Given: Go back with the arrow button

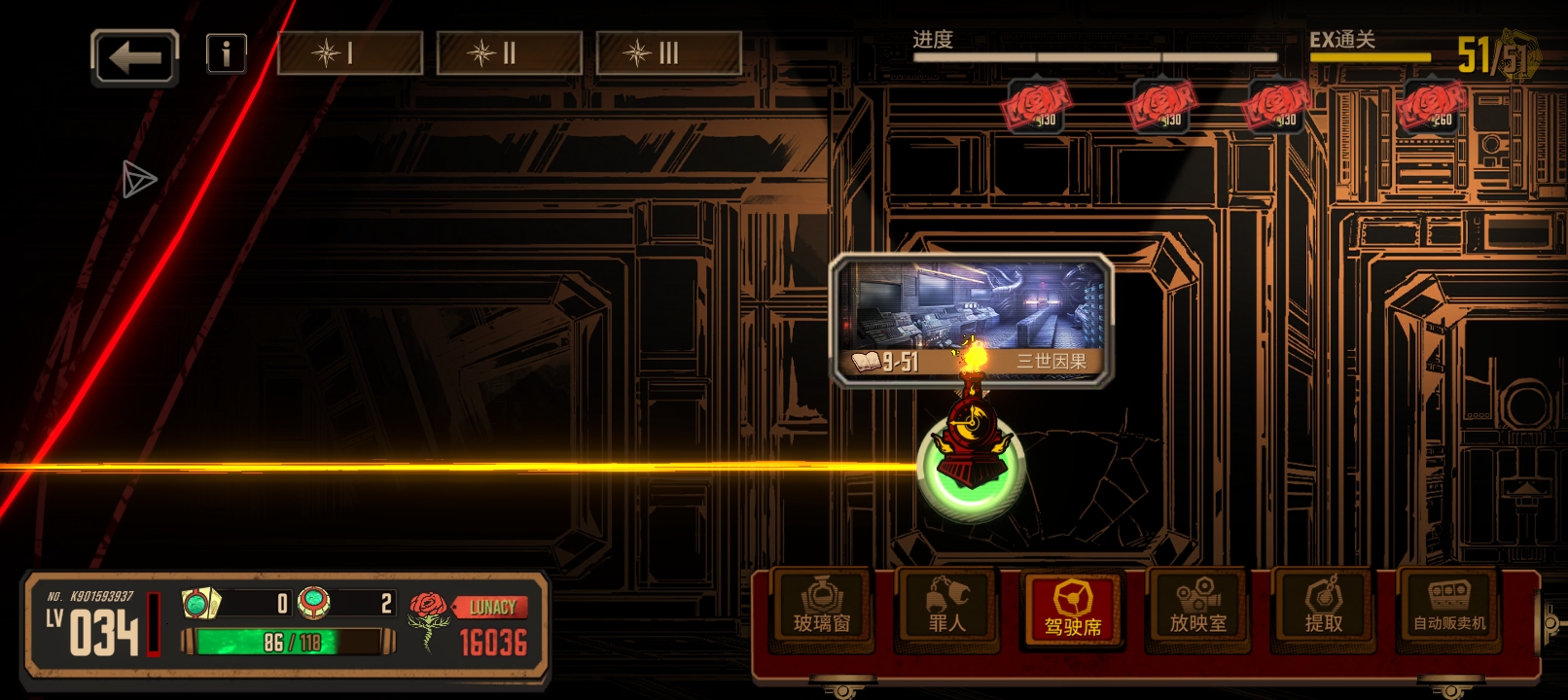Looking at the screenshot, I should [134, 57].
